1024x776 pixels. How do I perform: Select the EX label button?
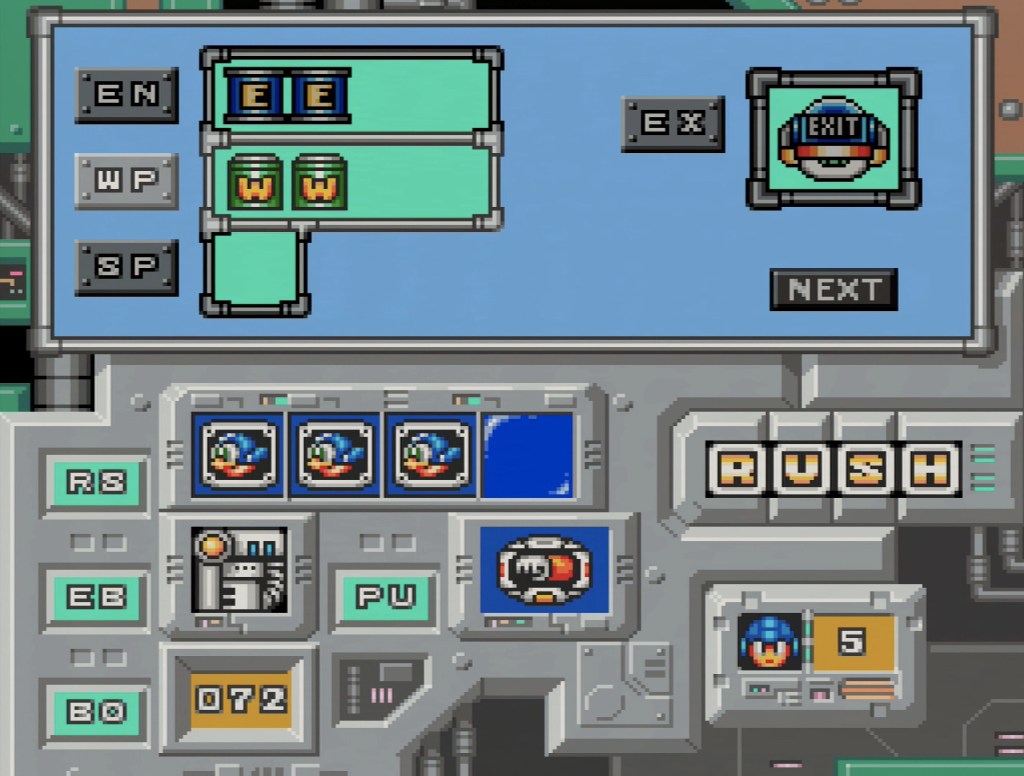673,124
